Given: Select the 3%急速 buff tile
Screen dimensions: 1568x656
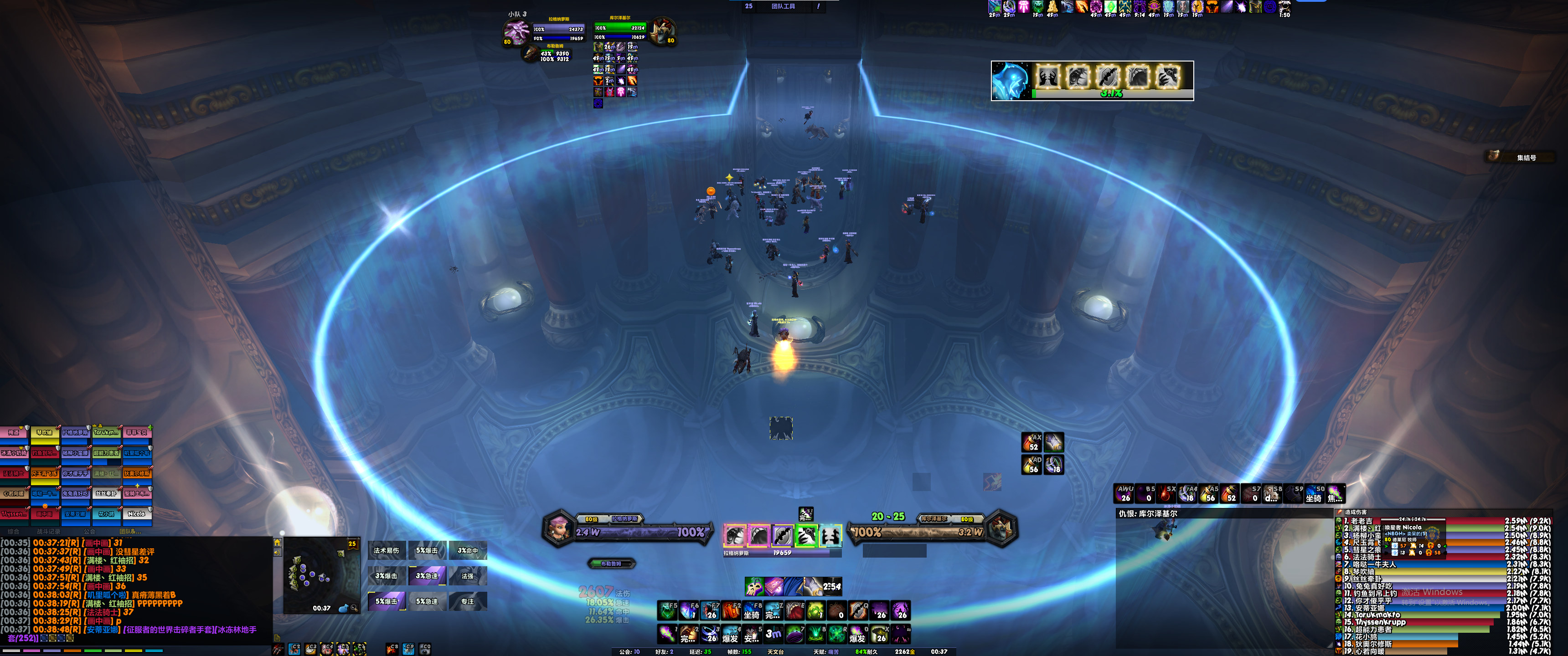Looking at the screenshot, I should pos(427,576).
